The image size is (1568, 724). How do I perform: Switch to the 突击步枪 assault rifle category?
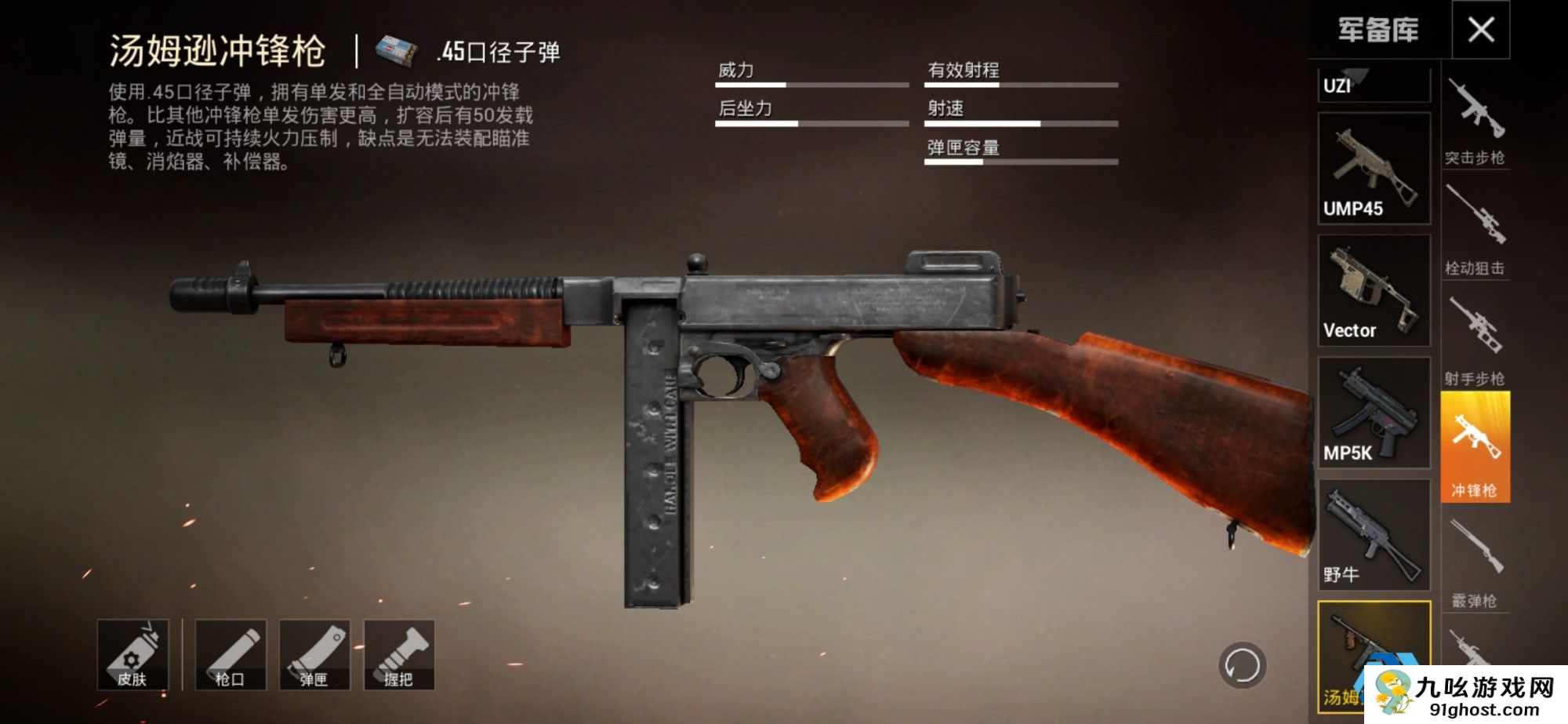pos(1475,122)
